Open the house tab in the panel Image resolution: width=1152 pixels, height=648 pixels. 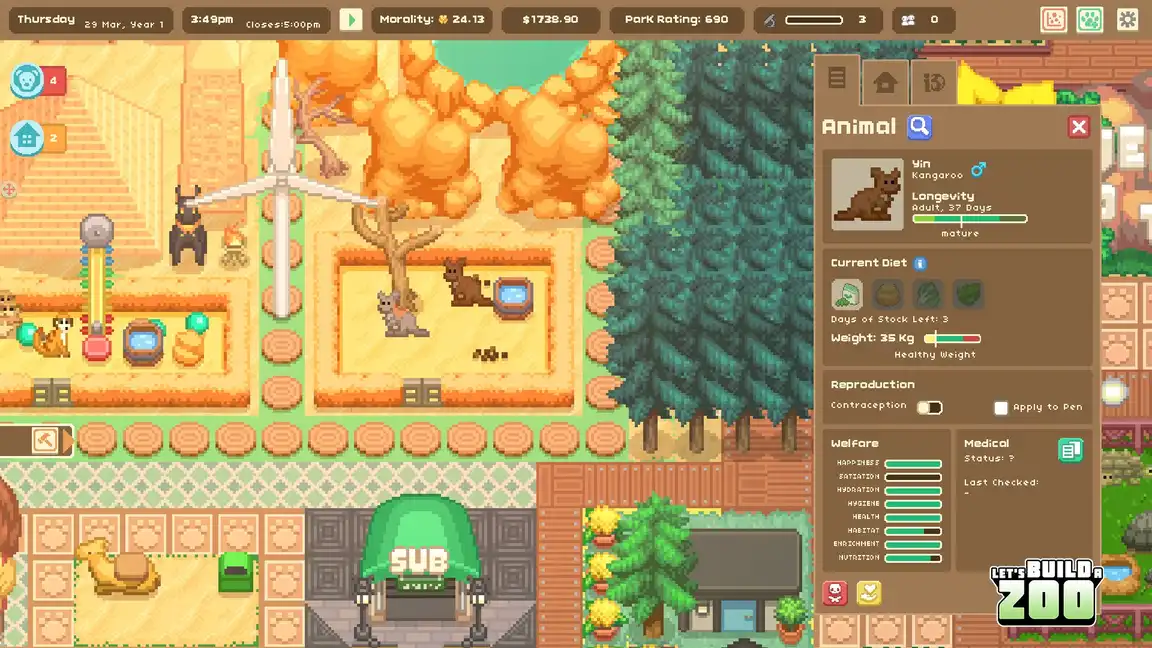[885, 82]
